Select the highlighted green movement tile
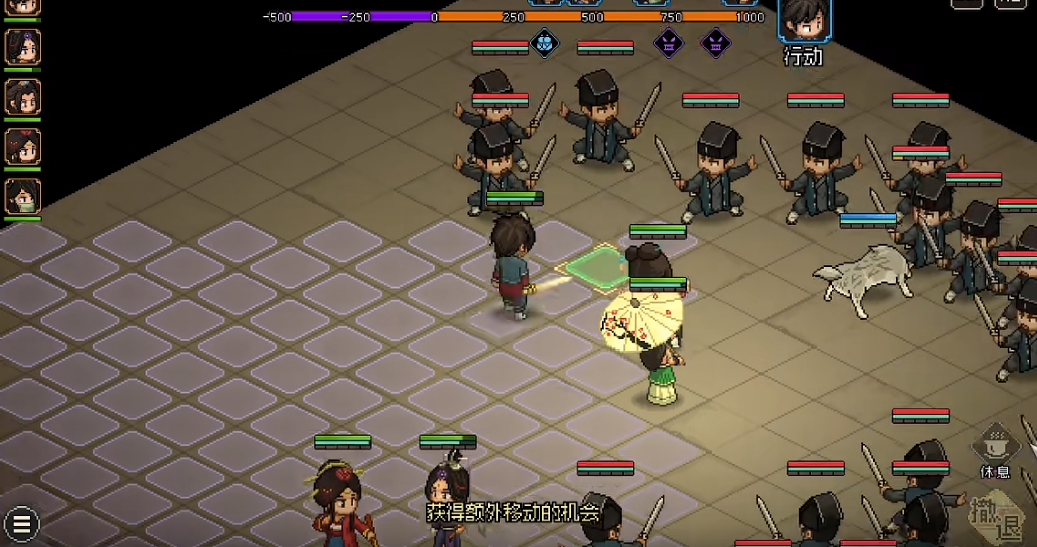The image size is (1037, 547). click(600, 266)
